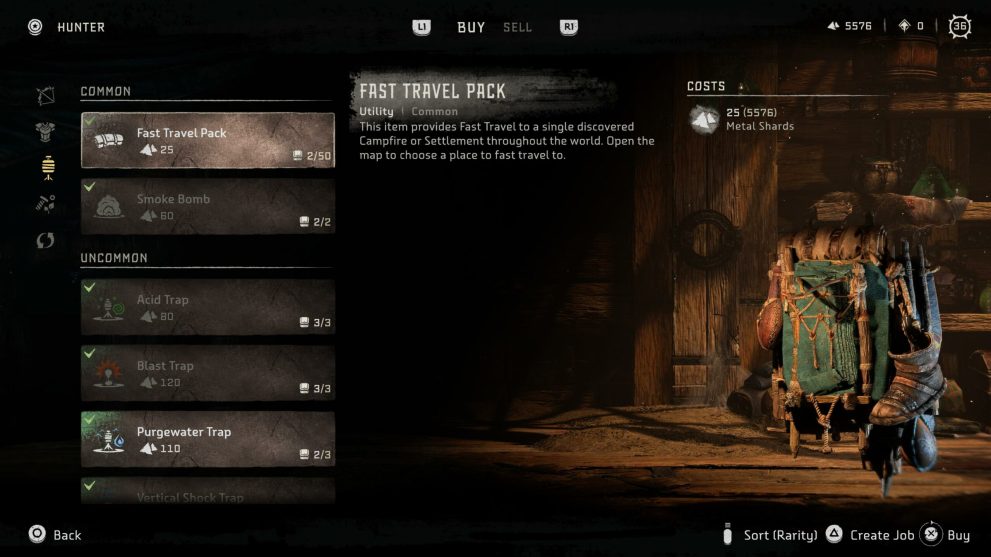The image size is (991, 557).
Task: Pick the Blast Trap row
Action: [207, 372]
